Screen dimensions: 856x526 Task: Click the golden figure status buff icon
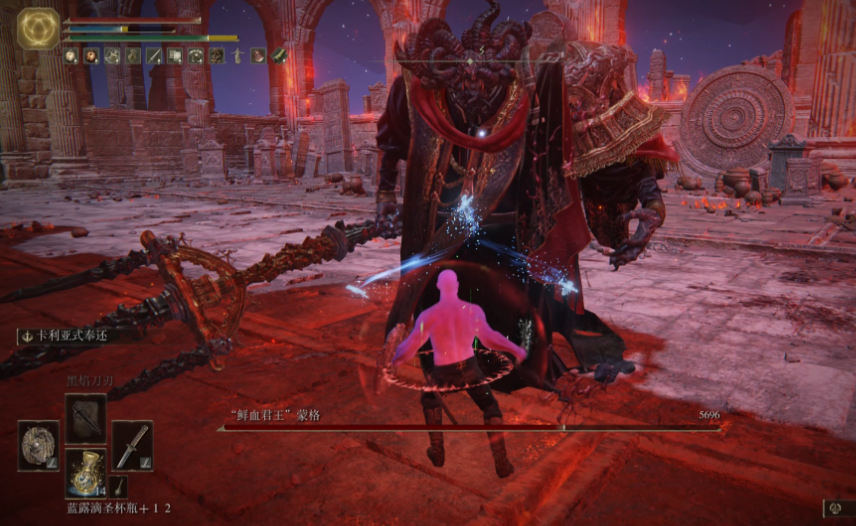pos(238,56)
